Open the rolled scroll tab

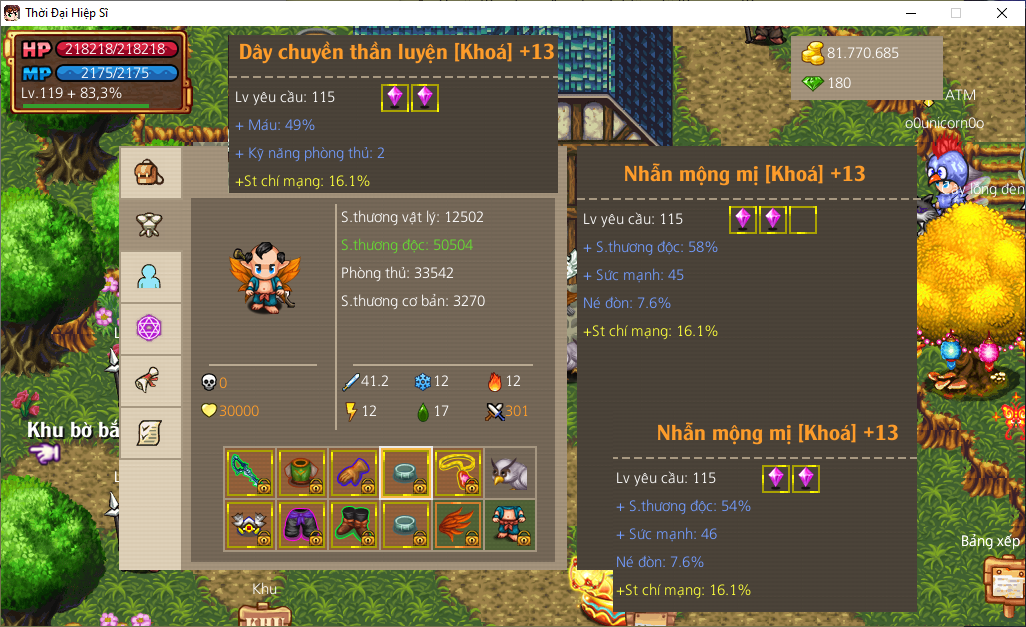(x=150, y=381)
